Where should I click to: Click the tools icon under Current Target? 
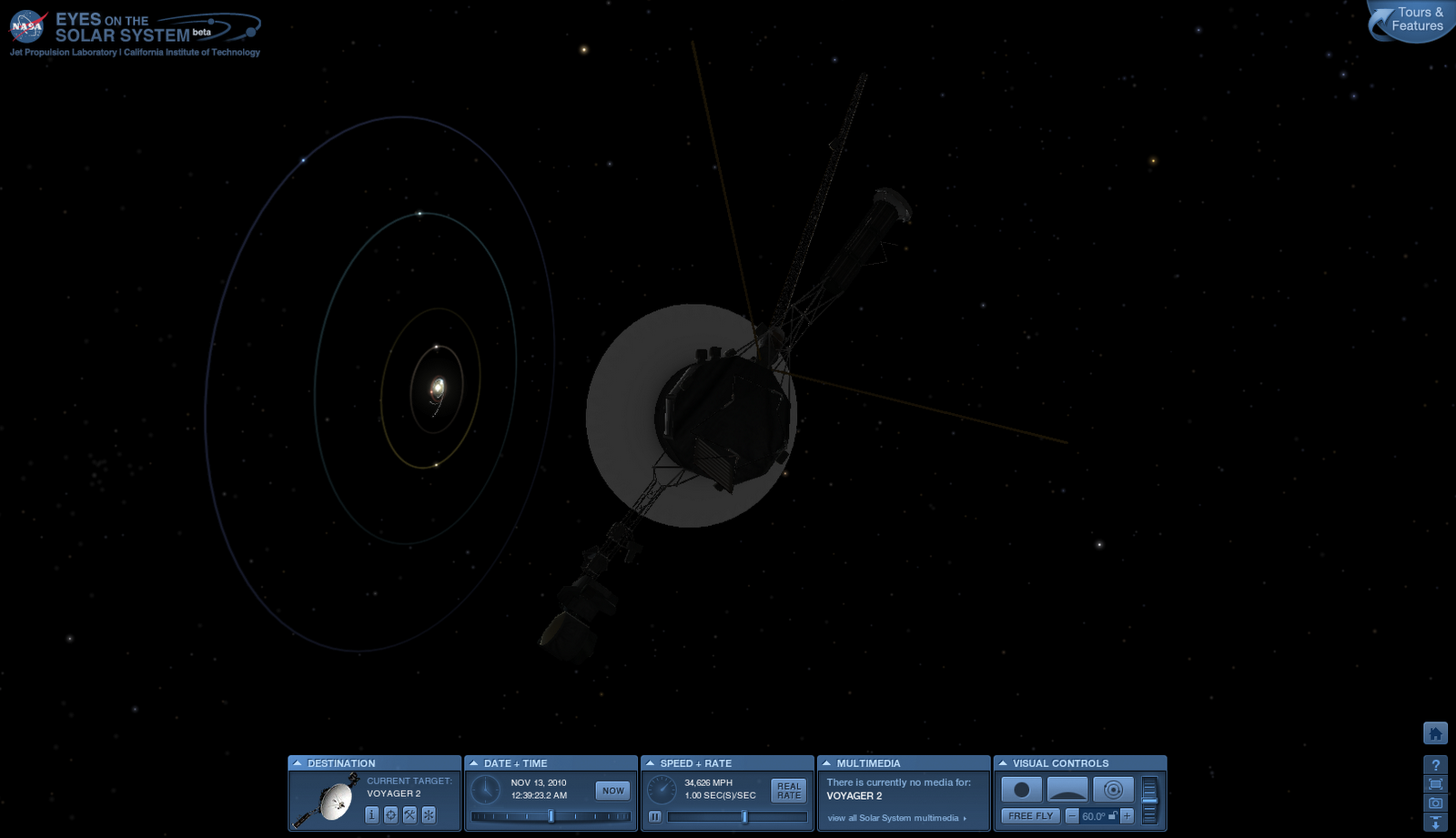409,814
